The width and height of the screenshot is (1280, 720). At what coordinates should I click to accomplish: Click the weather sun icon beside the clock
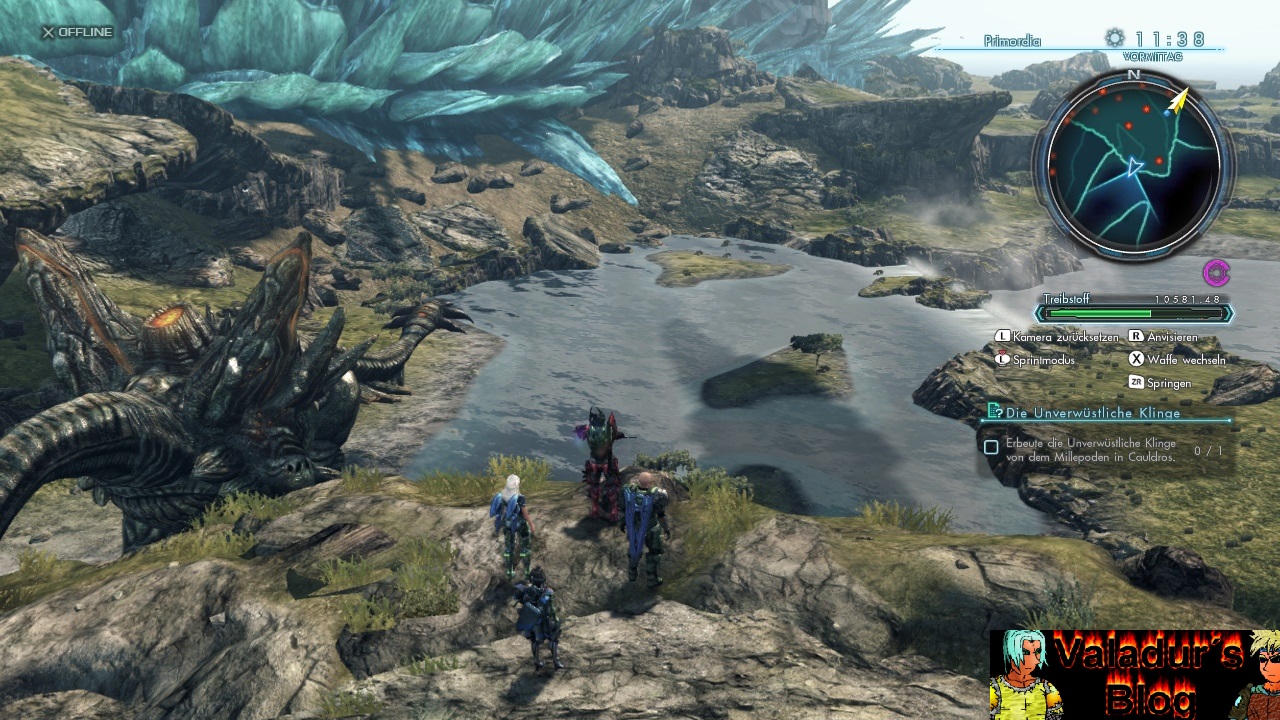click(x=1113, y=38)
